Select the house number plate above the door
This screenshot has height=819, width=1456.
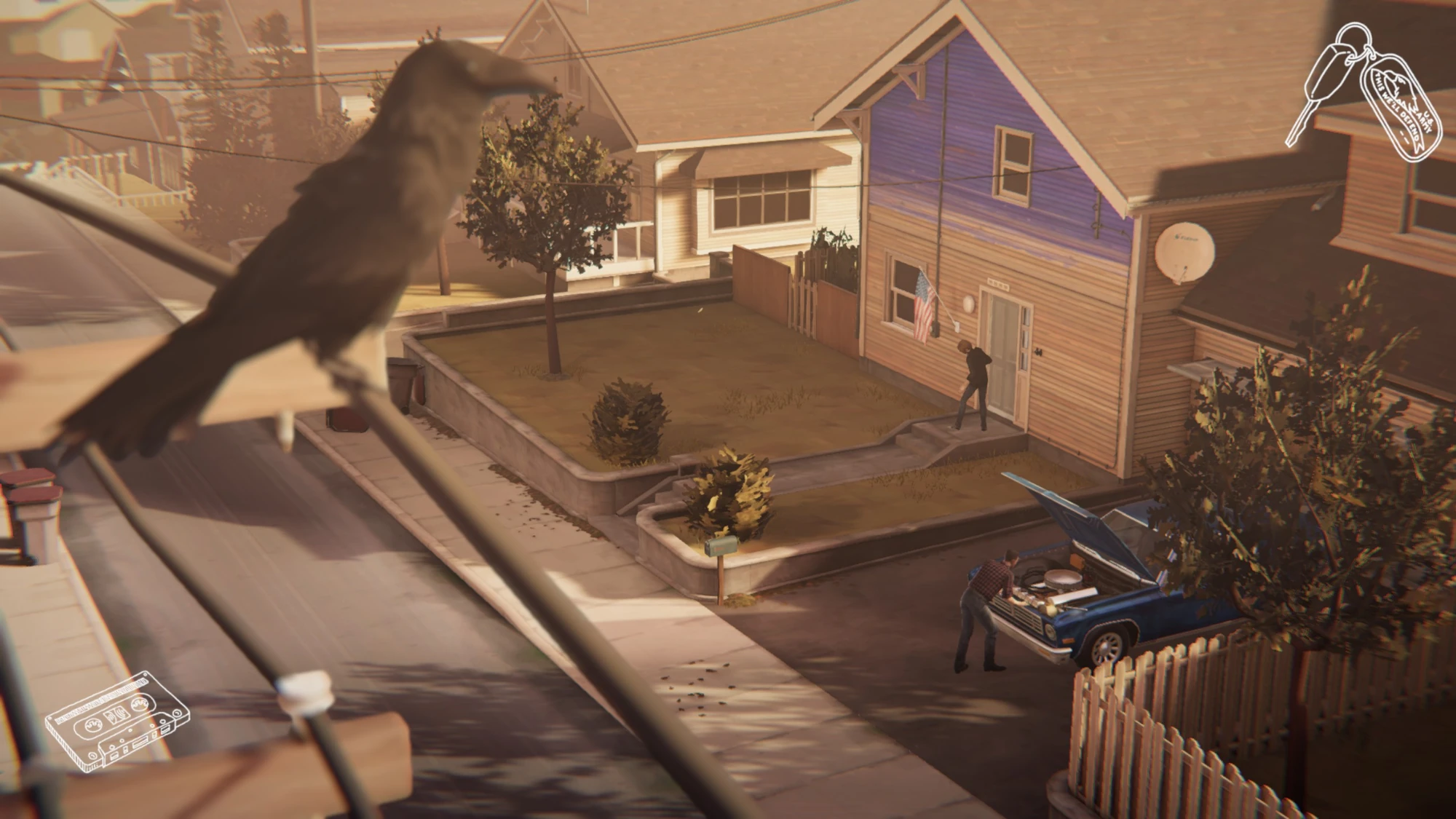point(997,284)
